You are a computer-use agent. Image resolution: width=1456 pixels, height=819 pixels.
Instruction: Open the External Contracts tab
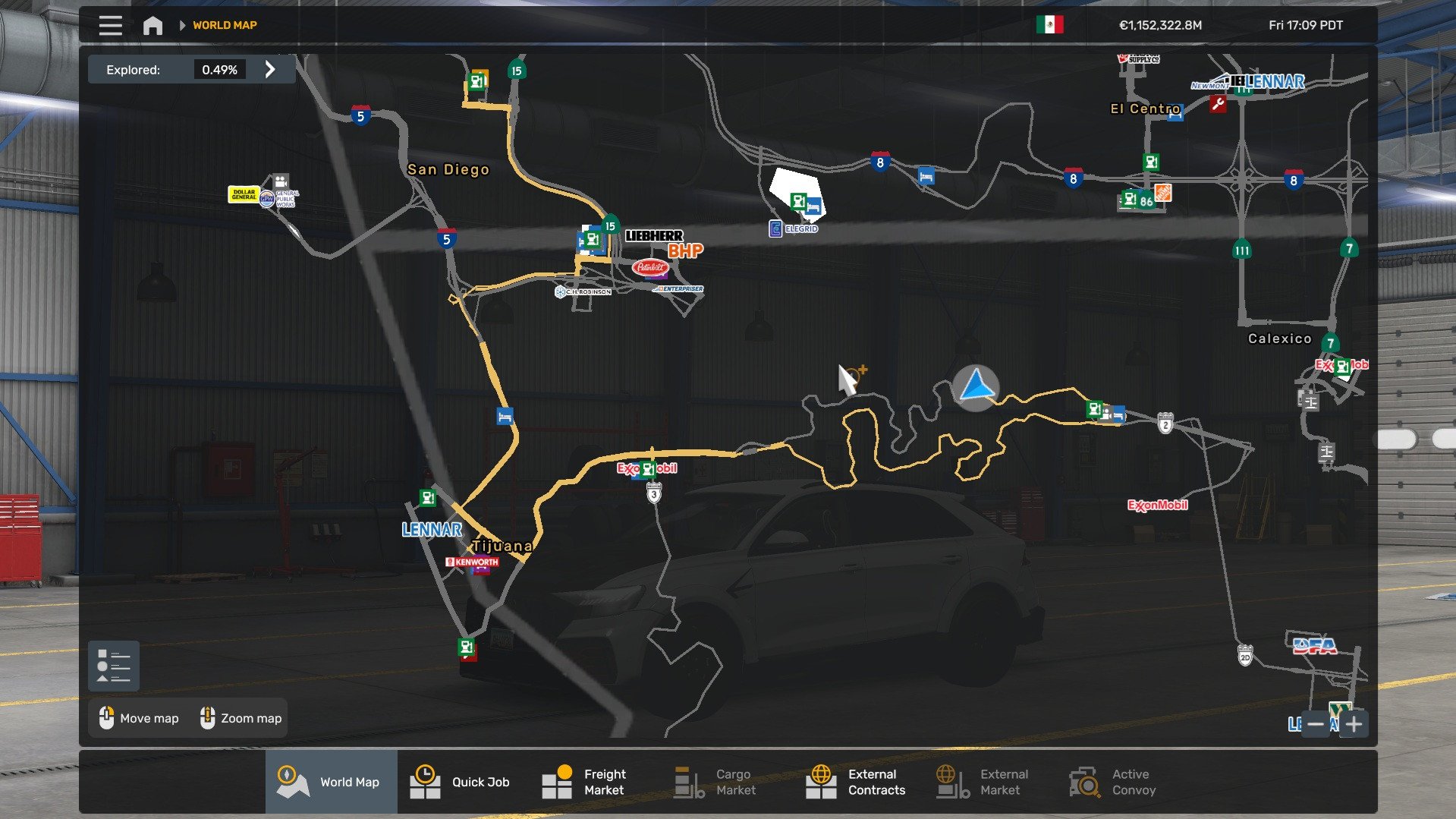tap(856, 782)
